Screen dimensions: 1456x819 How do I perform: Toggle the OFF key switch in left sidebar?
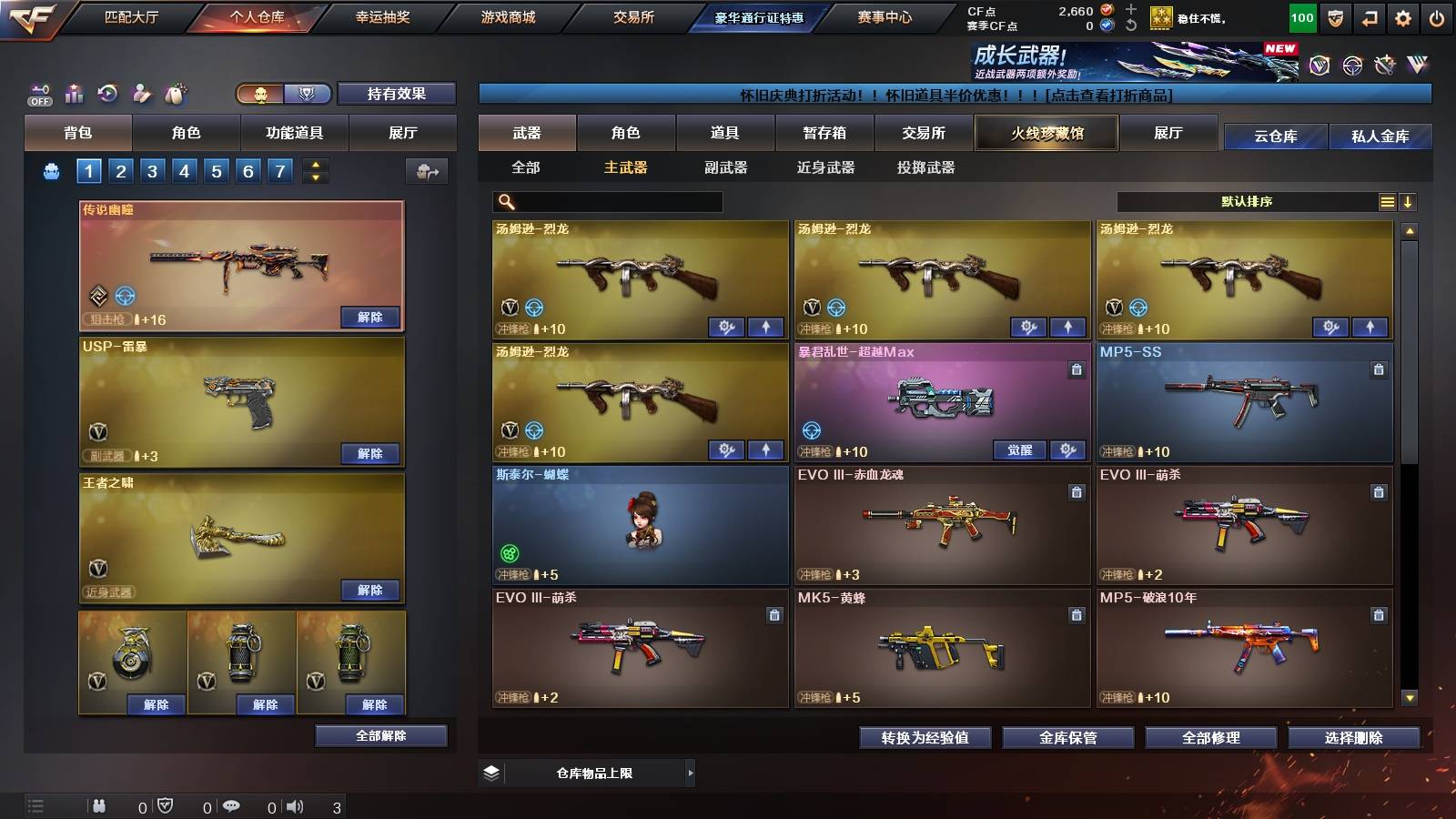tap(39, 94)
